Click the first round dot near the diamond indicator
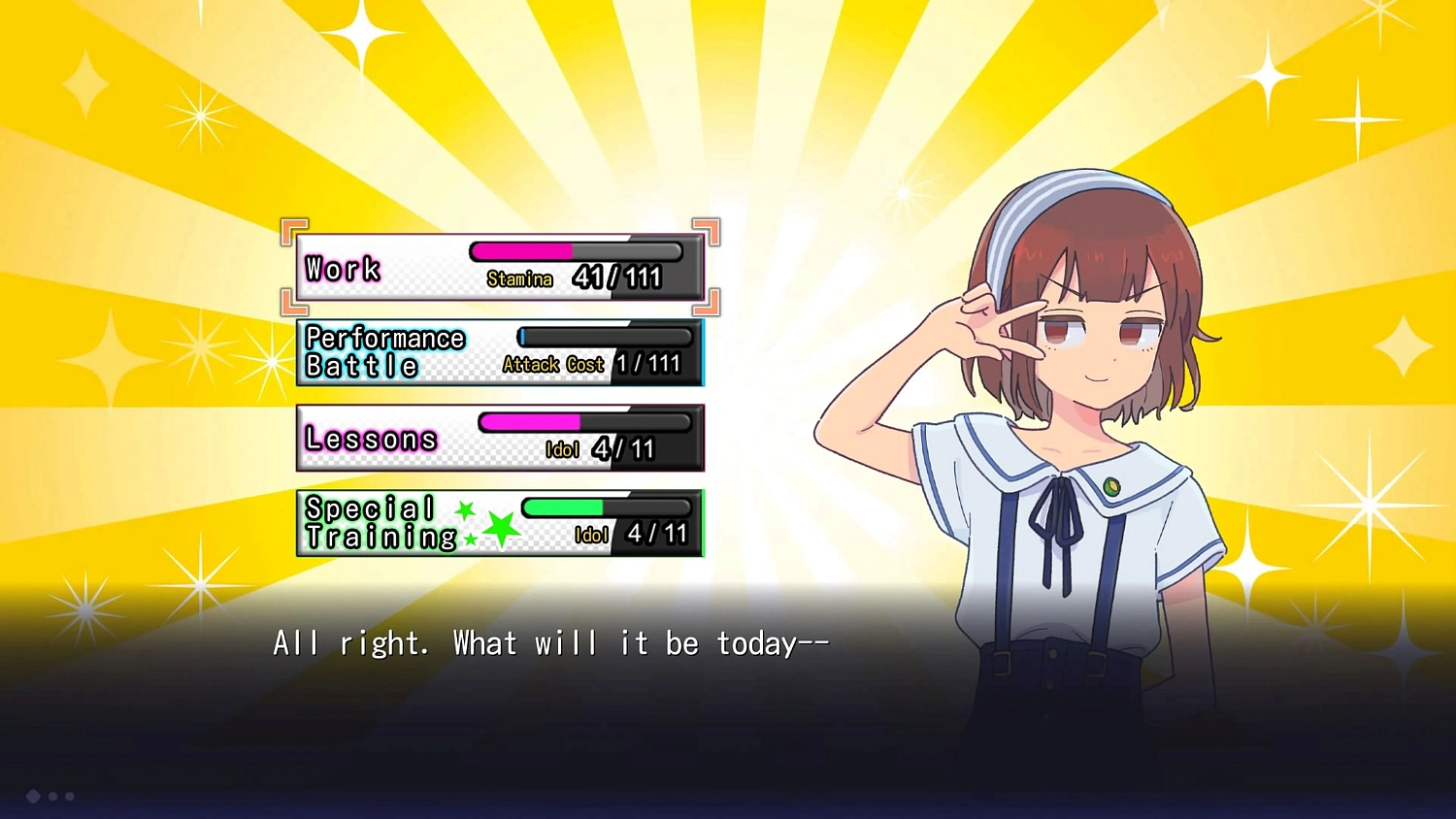The image size is (1456, 819). point(53,797)
